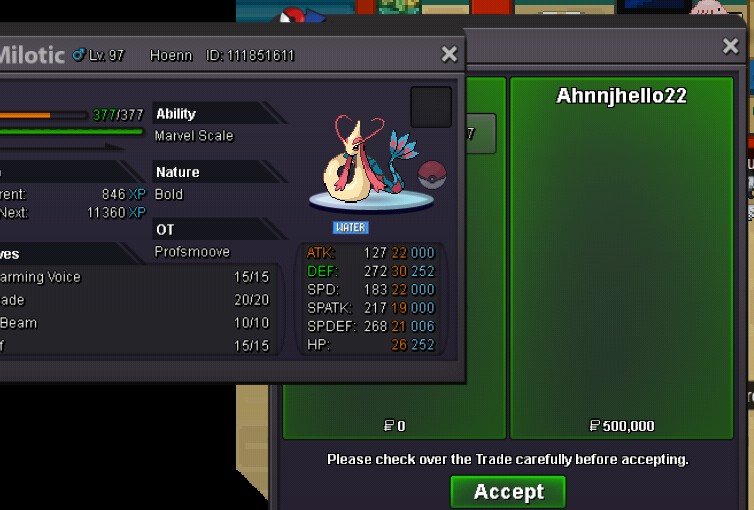Image resolution: width=754 pixels, height=510 pixels.
Task: Accept the trade offer
Action: [x=508, y=491]
